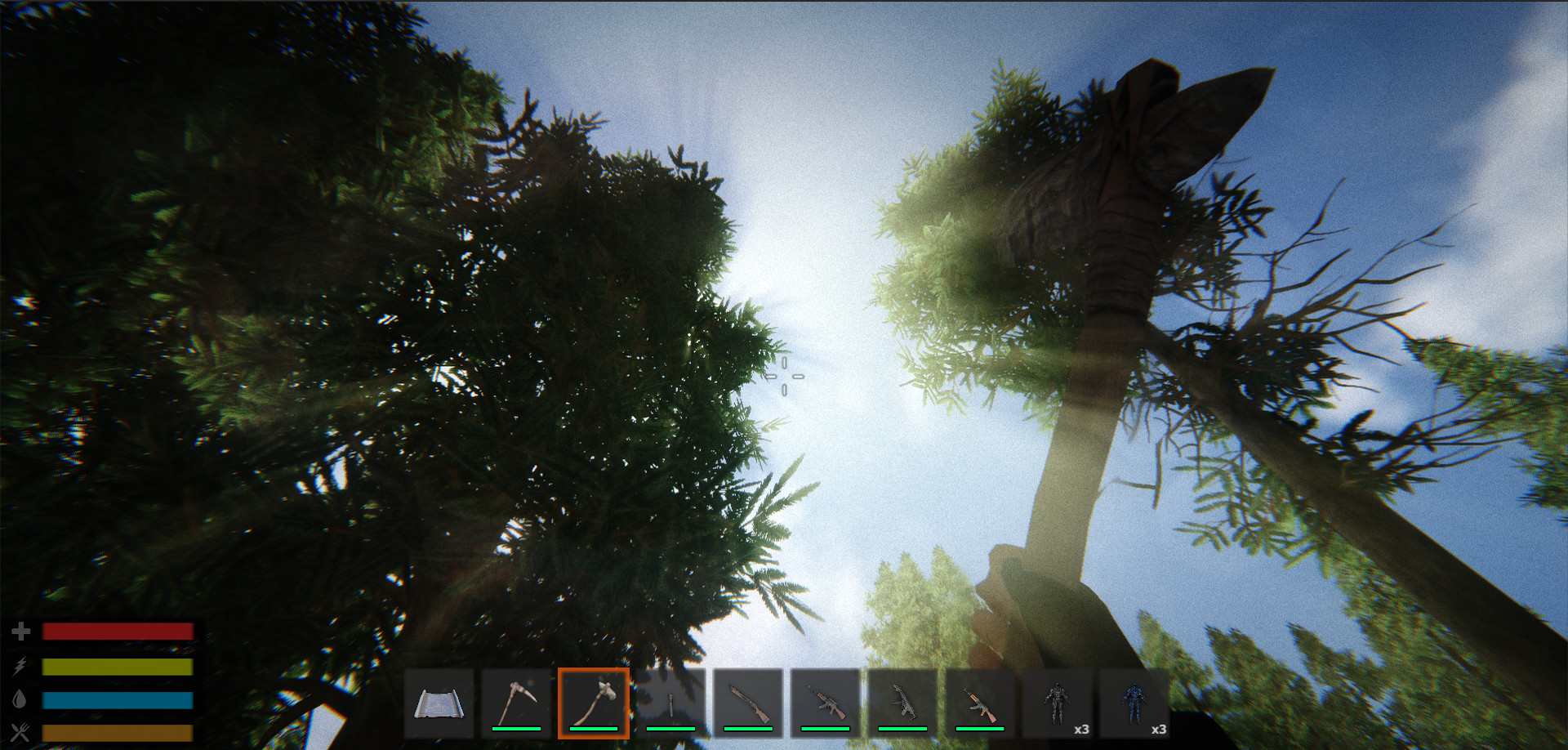
Task: Click the water drop hydration icon
Action: coord(21,700)
